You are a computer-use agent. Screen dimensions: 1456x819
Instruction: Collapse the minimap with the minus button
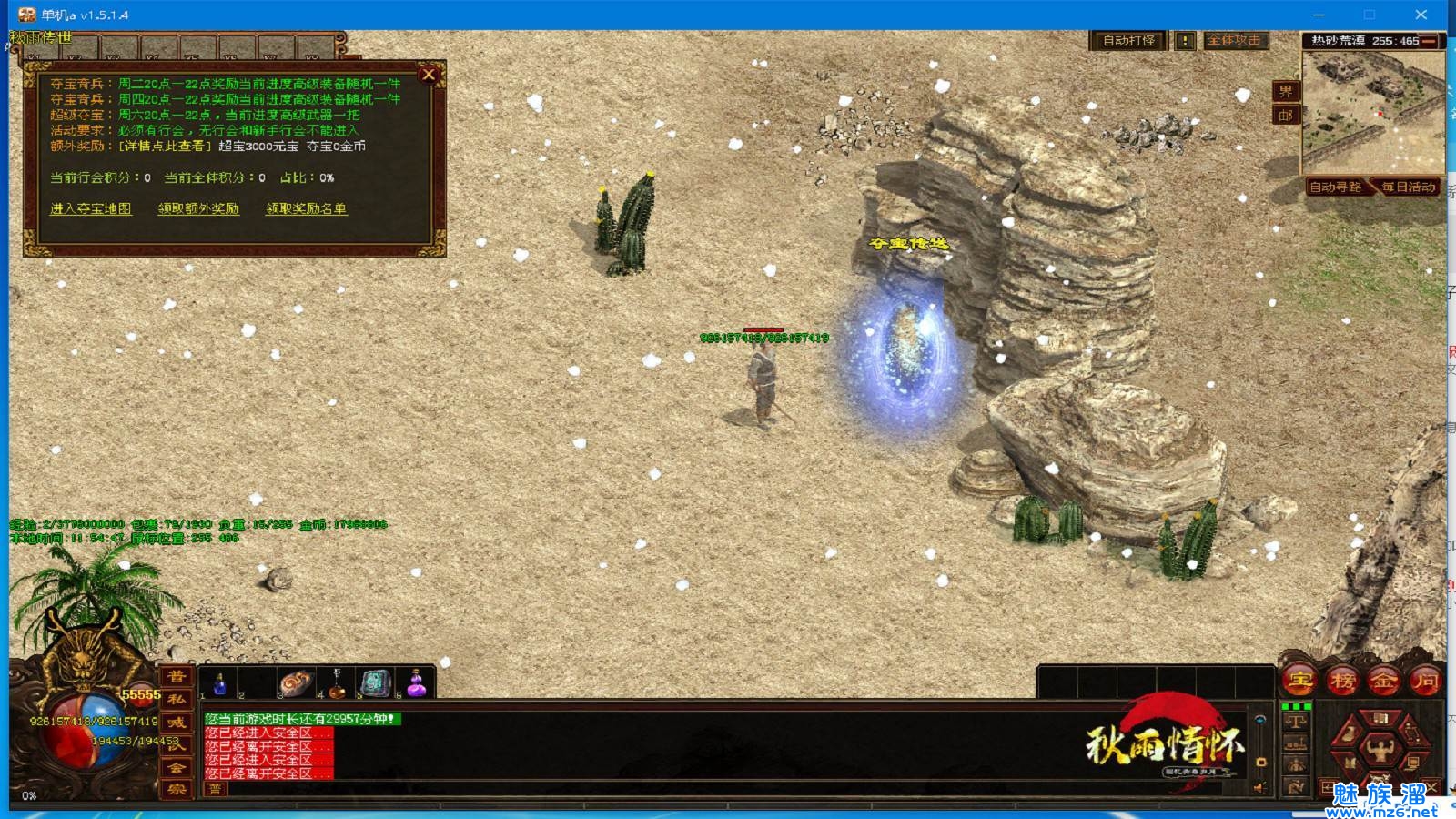point(1430,41)
